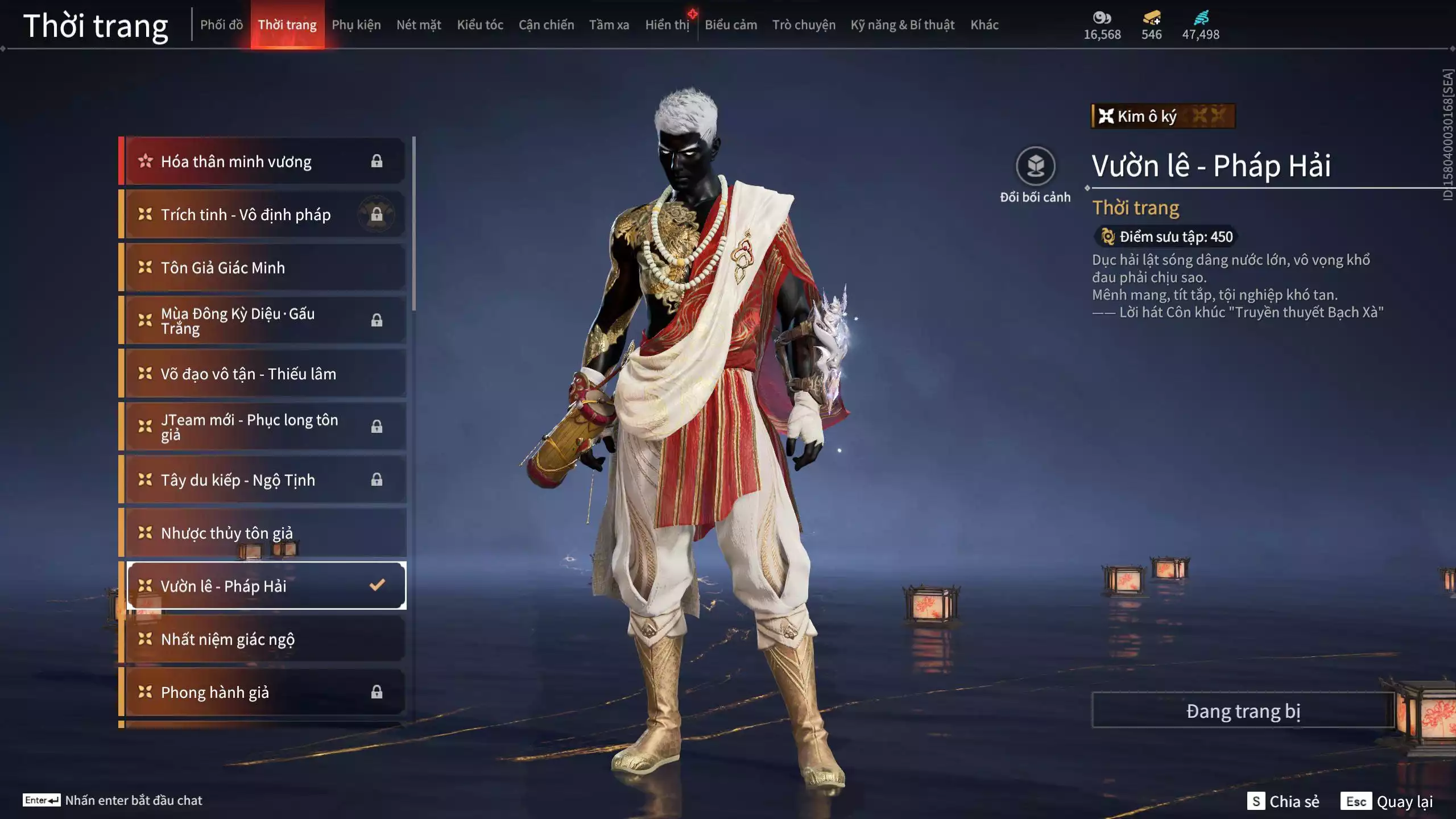This screenshot has height=819, width=1456.
Task: Switch to the Phụ kiện tab
Action: [357, 25]
